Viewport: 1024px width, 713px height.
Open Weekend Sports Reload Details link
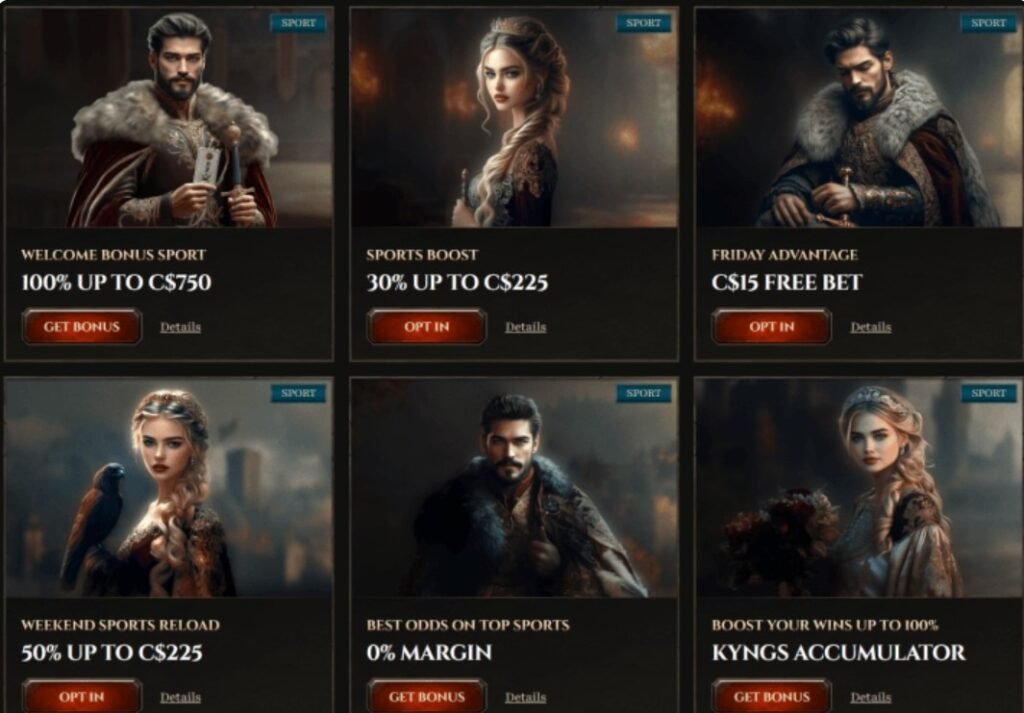tap(180, 697)
